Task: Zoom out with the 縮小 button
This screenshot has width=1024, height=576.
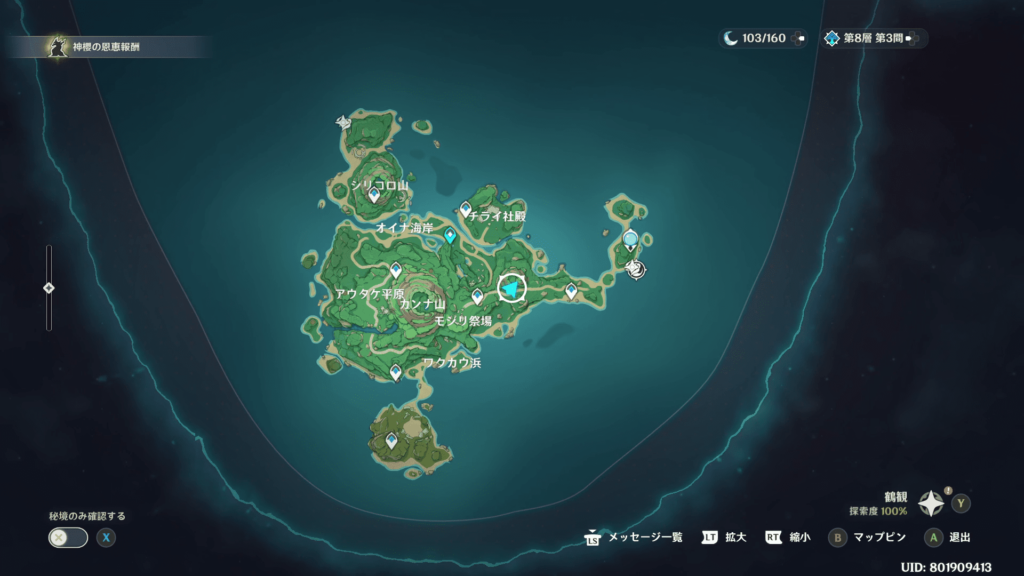Action: (788, 537)
